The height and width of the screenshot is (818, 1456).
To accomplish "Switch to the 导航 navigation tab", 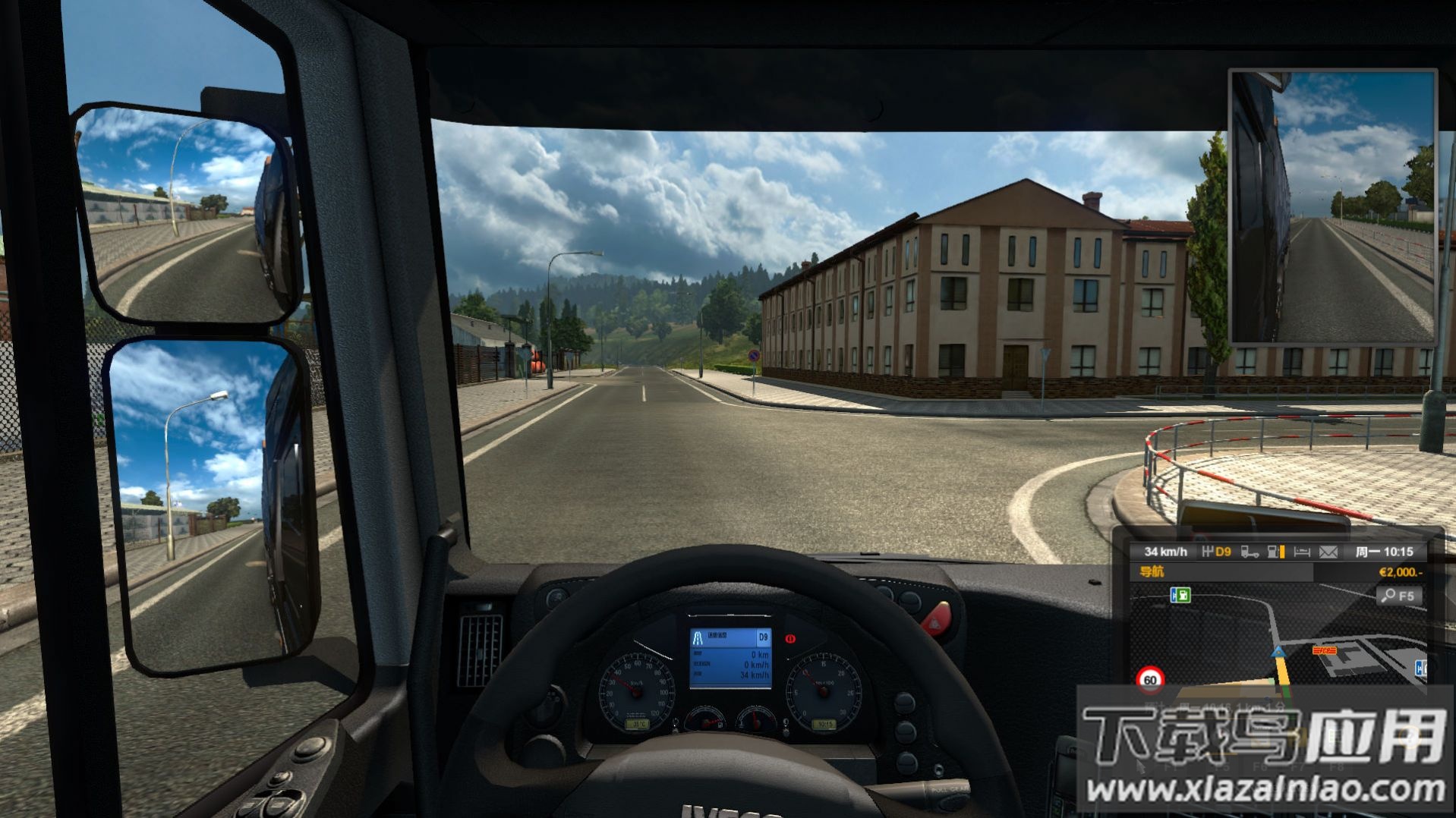I will (x=1152, y=571).
